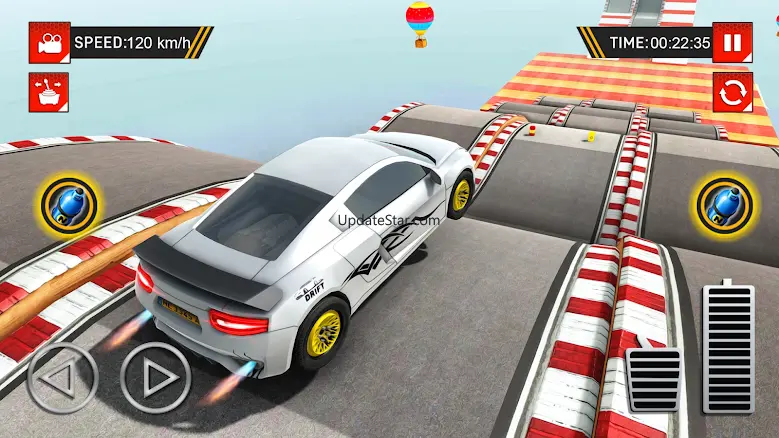Switch the camera view

pos(46,43)
